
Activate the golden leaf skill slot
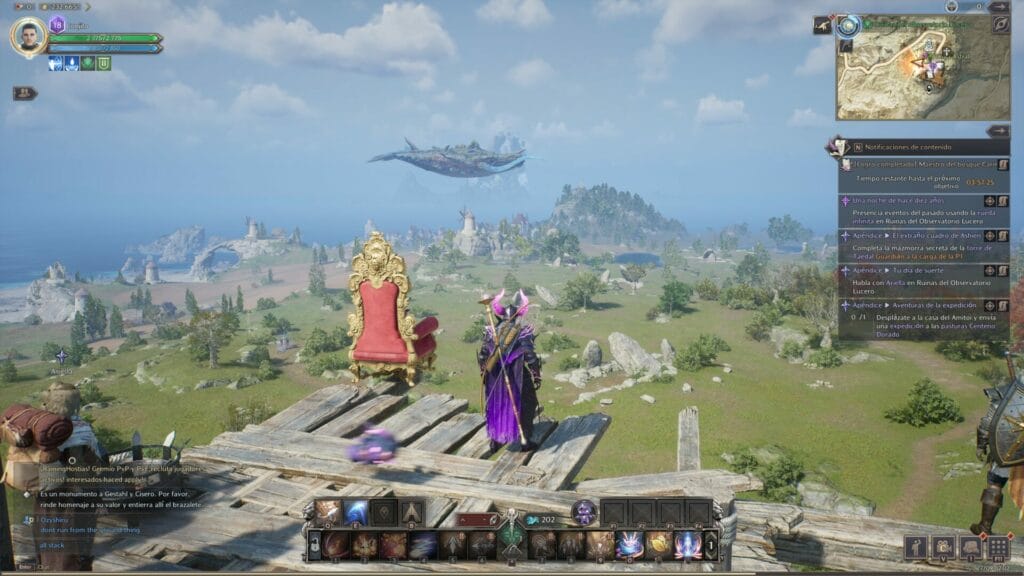pyautogui.click(x=660, y=545)
